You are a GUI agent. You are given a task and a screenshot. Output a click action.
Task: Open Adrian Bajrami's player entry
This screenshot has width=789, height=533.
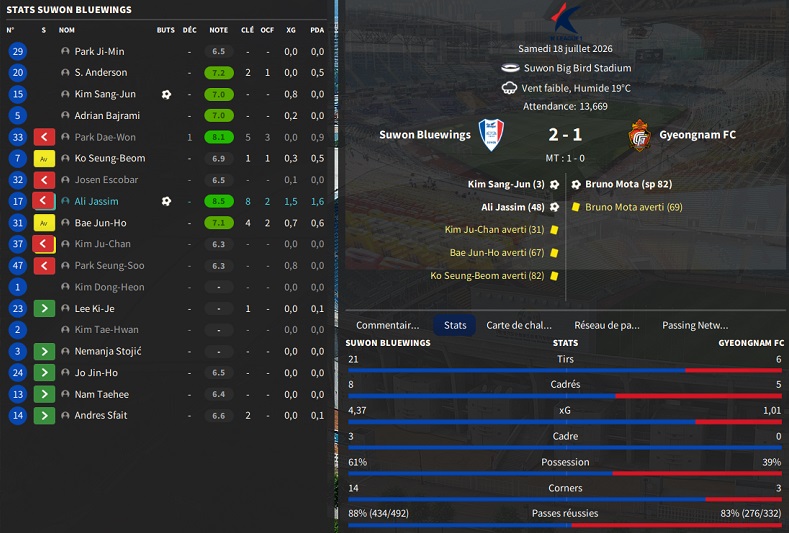point(106,116)
